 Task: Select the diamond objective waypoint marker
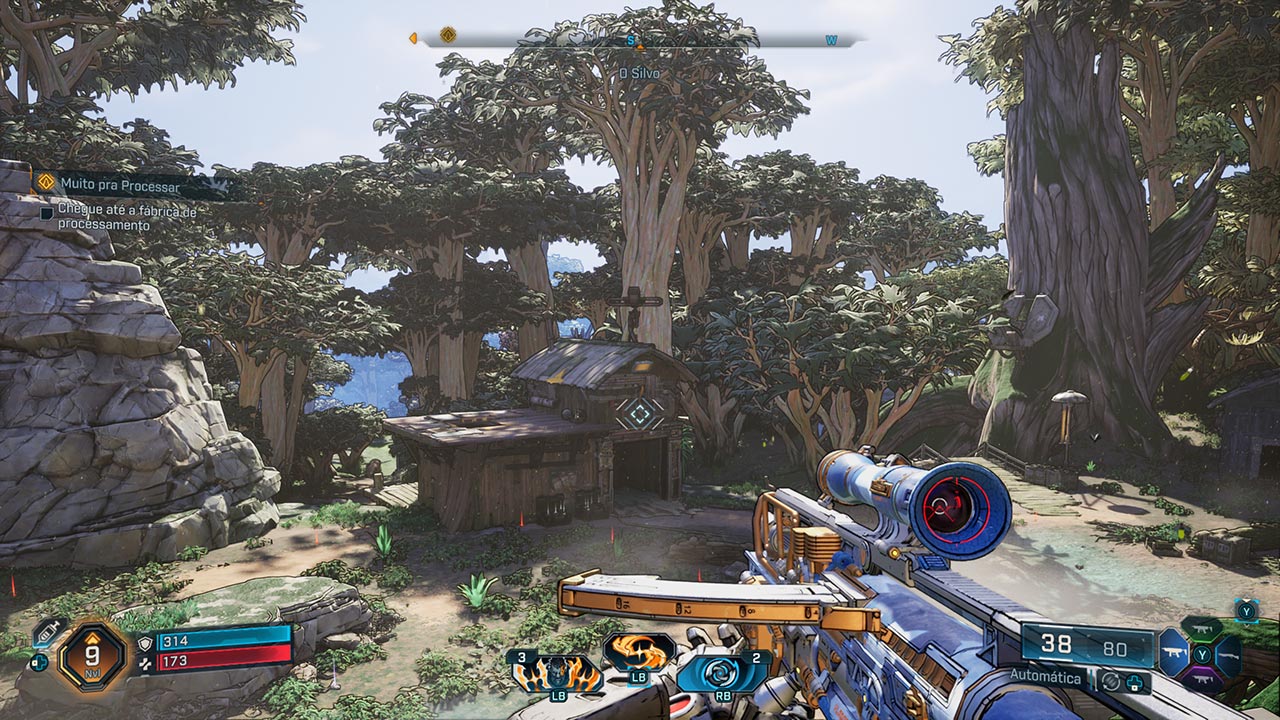pyautogui.click(x=638, y=412)
